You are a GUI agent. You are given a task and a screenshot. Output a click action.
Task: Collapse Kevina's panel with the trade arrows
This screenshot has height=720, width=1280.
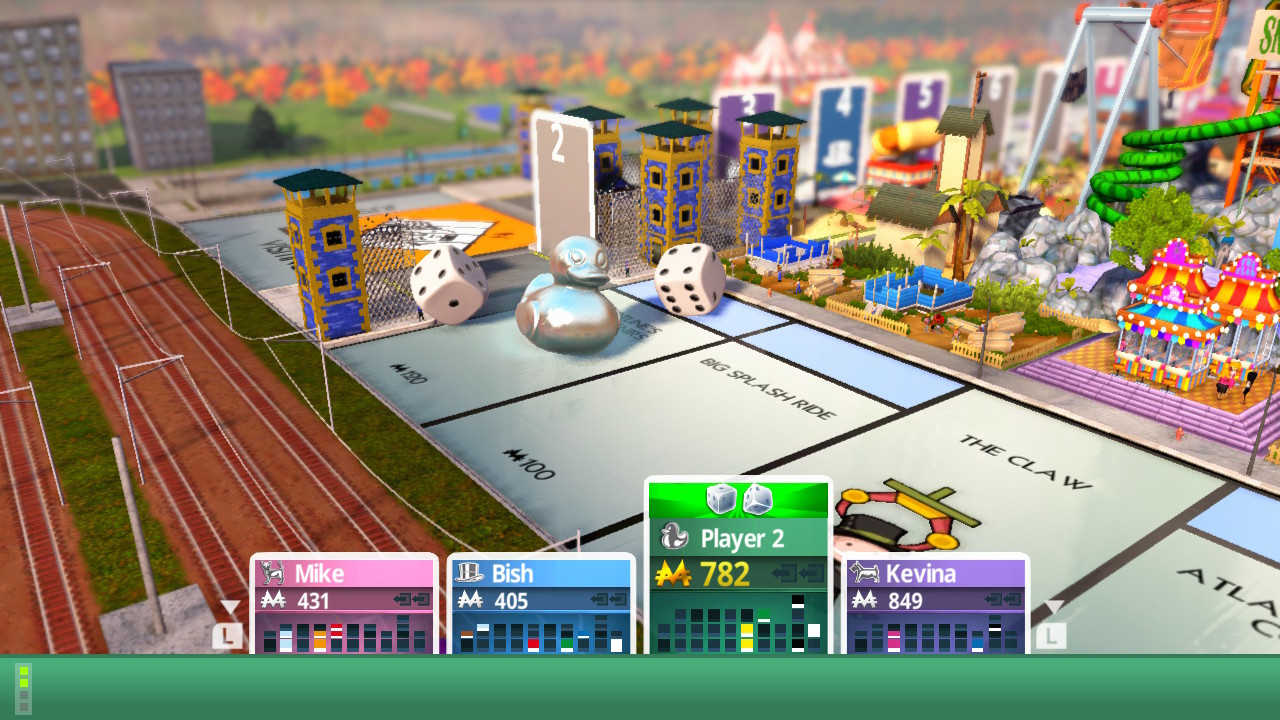[1004, 600]
